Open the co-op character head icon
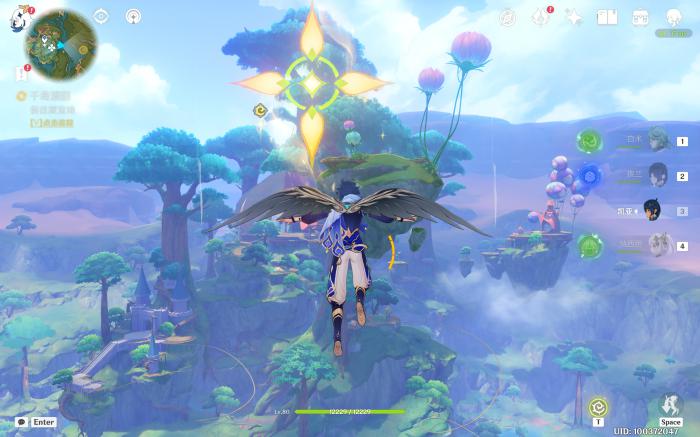Image resolution: width=700 pixels, height=437 pixels. tap(673, 17)
